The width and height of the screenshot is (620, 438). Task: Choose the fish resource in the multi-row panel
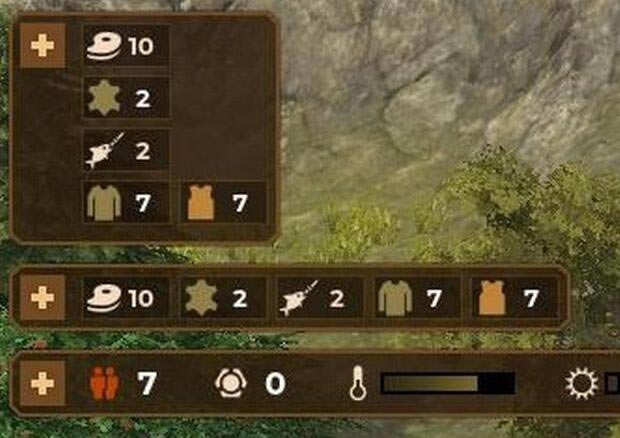pos(104,150)
